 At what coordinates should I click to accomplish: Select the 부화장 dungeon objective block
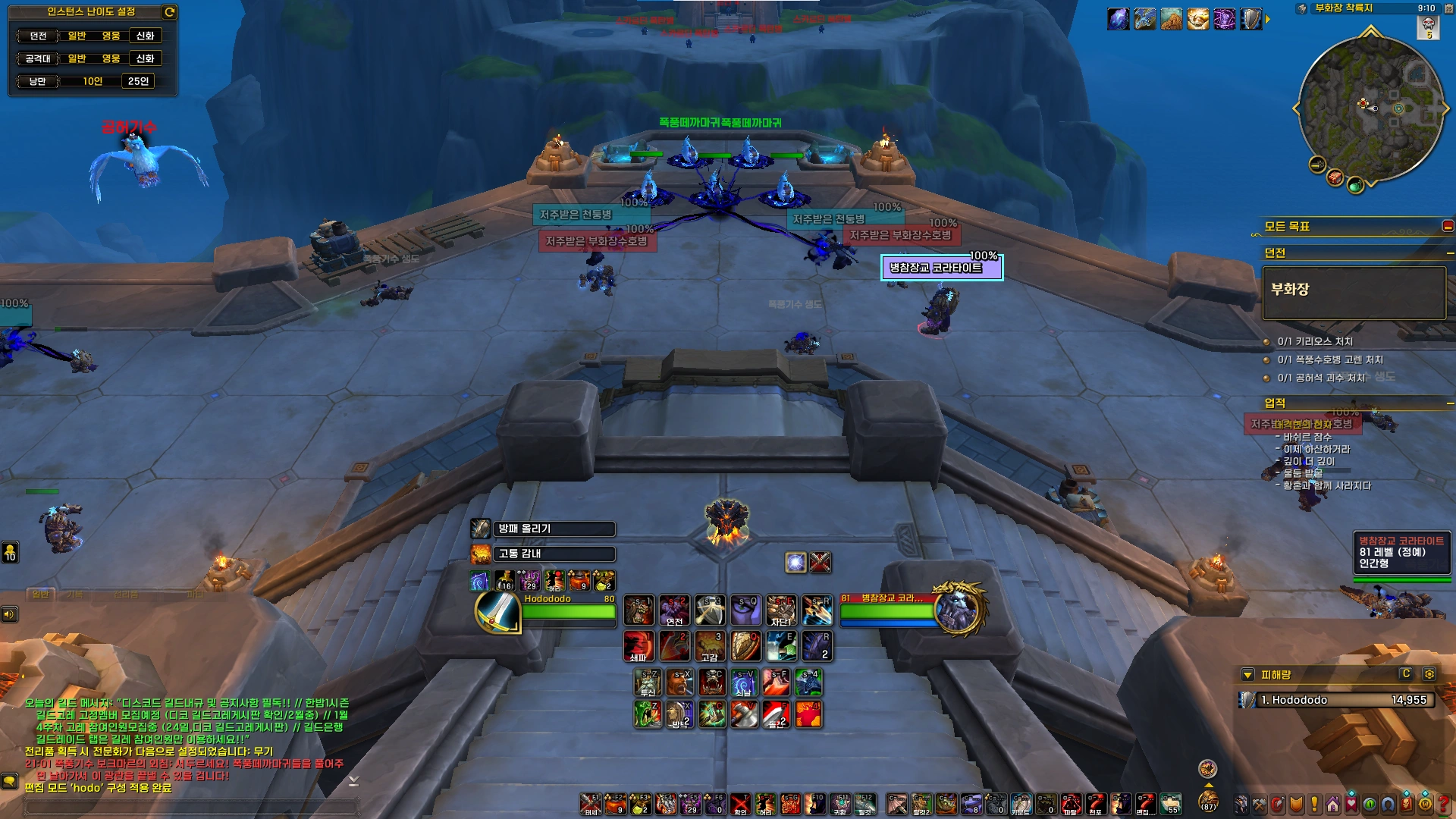(x=1354, y=292)
